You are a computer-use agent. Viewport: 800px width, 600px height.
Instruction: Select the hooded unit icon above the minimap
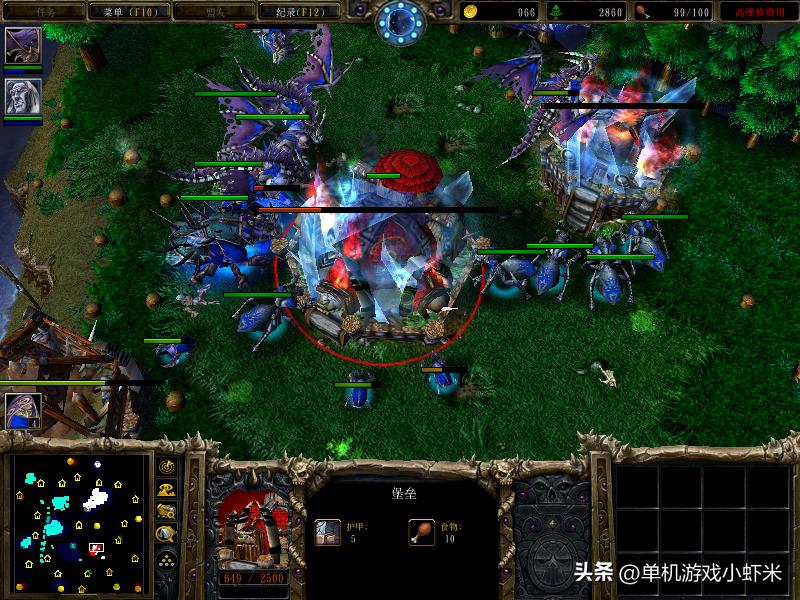pos(22,410)
